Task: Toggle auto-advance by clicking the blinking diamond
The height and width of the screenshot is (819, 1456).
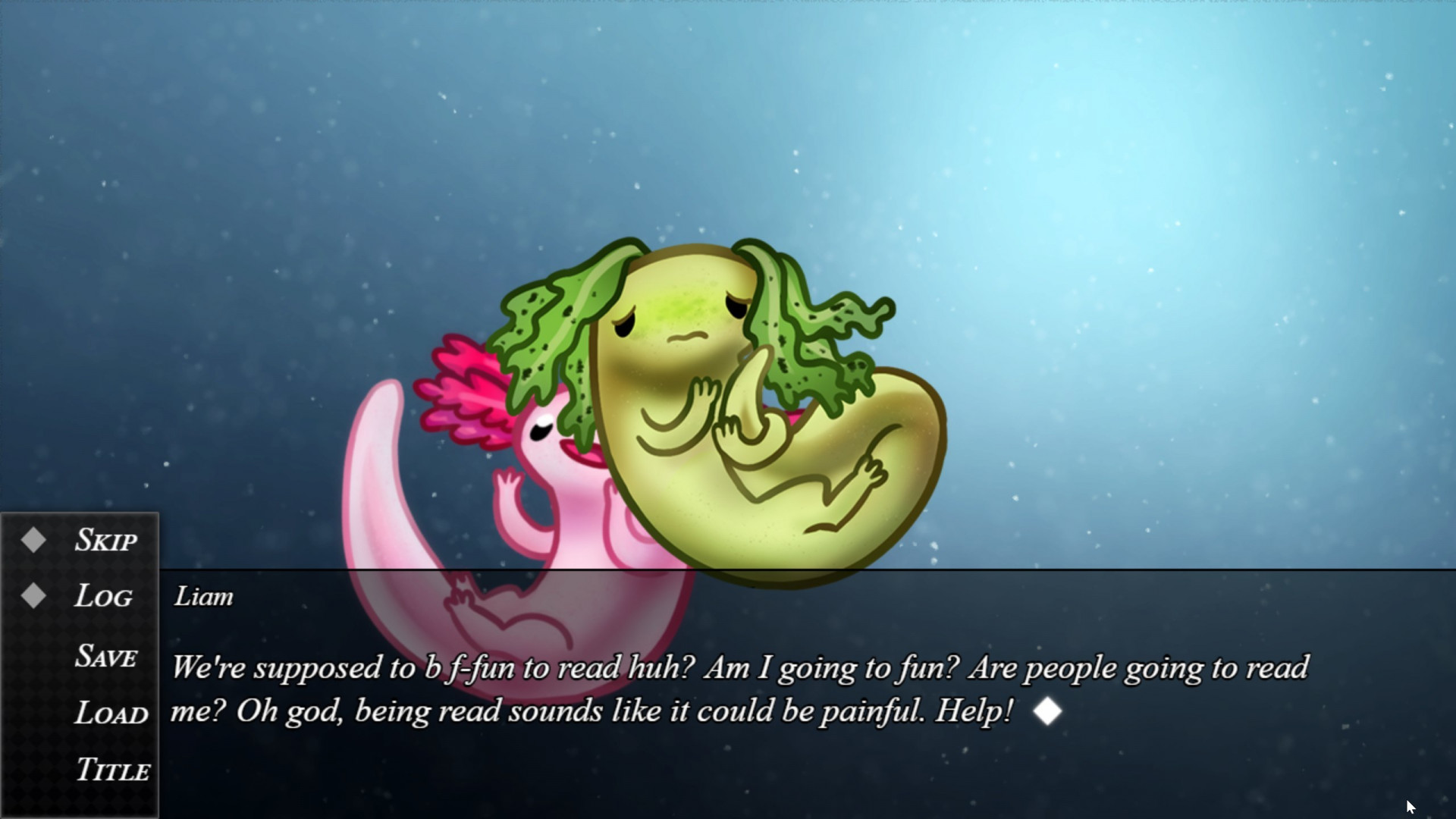Action: (x=1047, y=711)
